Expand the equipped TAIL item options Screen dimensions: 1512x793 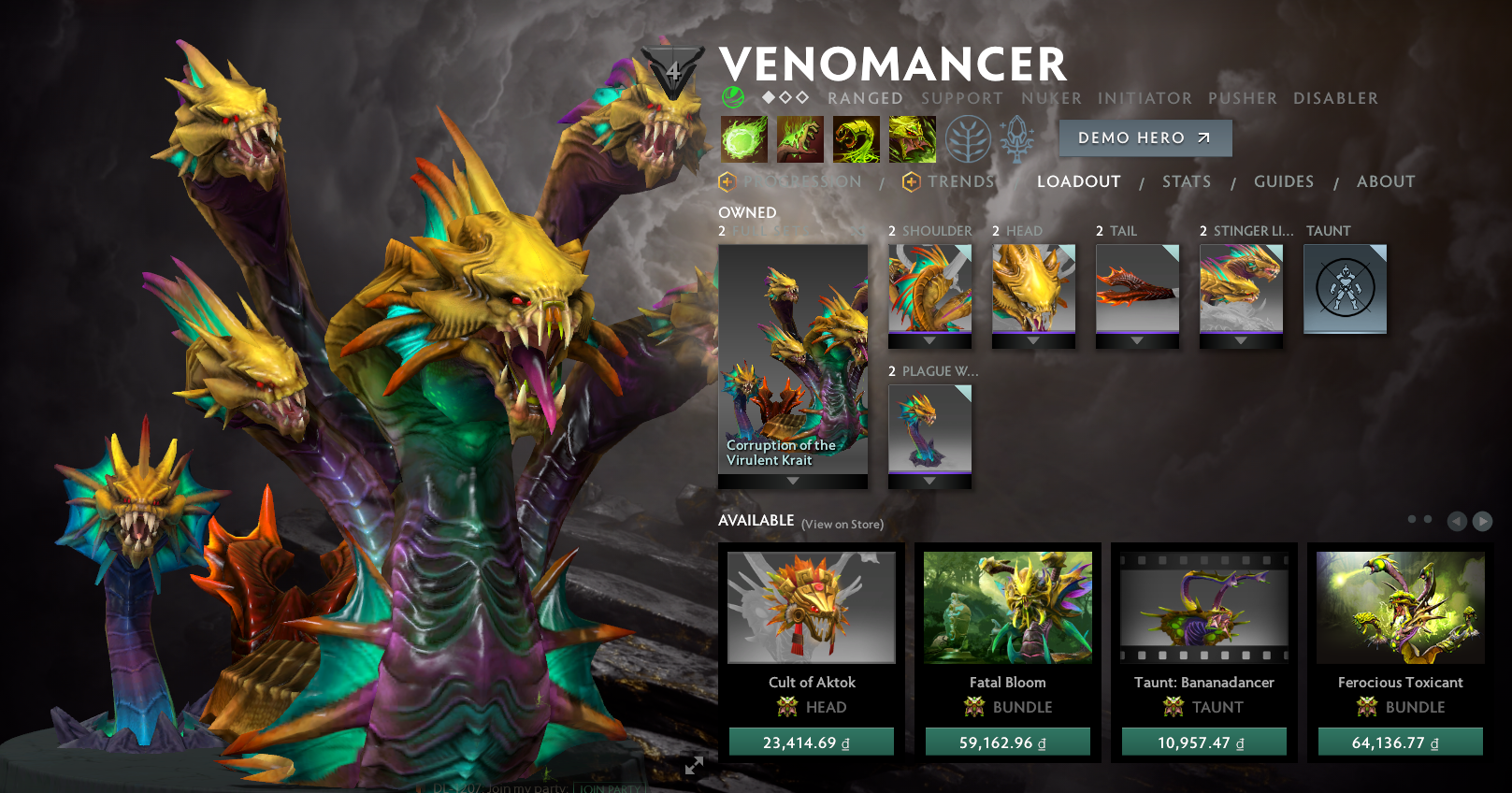[x=1137, y=339]
